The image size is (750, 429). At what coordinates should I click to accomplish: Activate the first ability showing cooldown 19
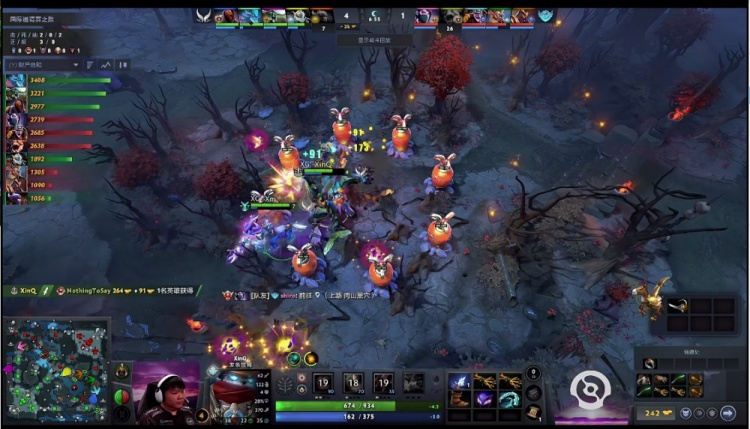[x=323, y=381]
